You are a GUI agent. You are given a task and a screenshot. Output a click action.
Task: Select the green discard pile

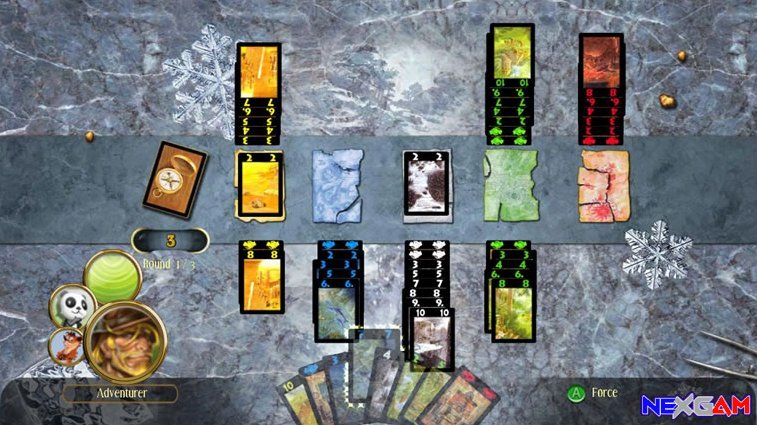pyautogui.click(x=510, y=184)
